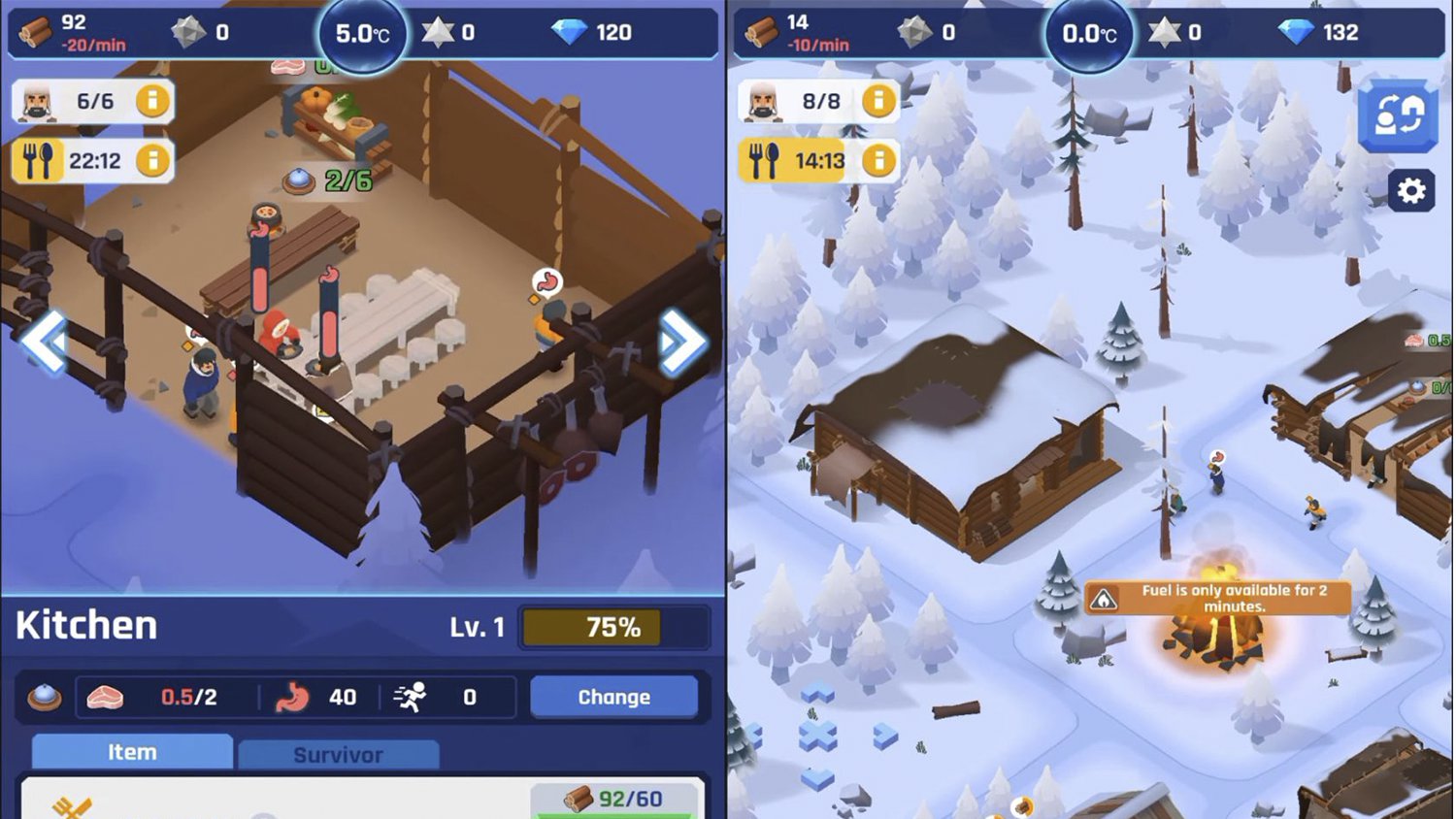Switch to the Survivor tab
Viewport: 1456px width, 819px height.
point(339,753)
